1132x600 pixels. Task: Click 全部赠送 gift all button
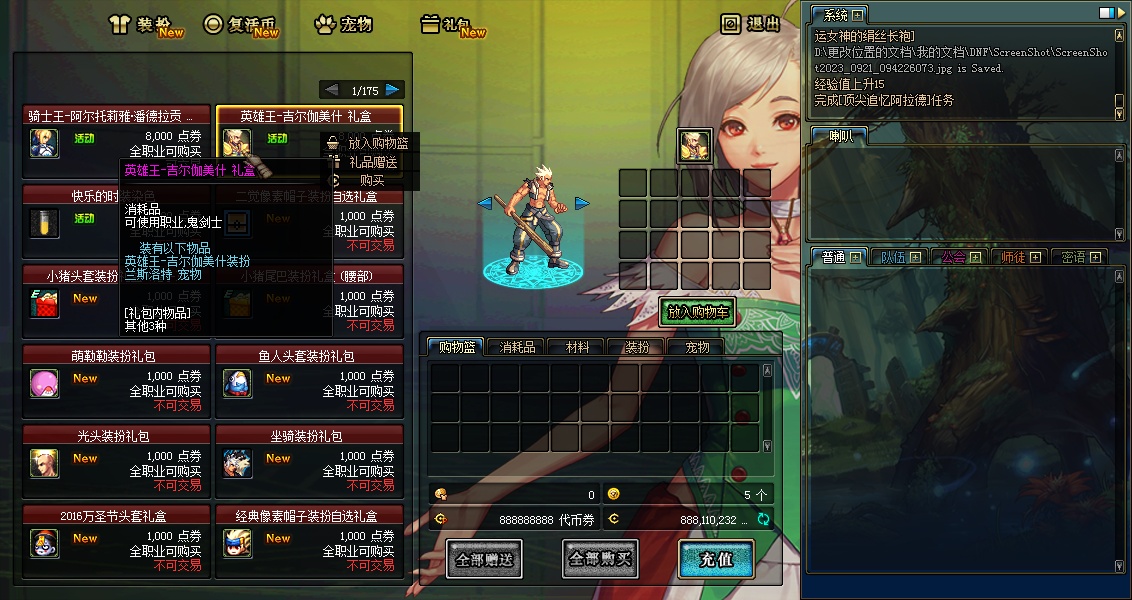click(484, 559)
